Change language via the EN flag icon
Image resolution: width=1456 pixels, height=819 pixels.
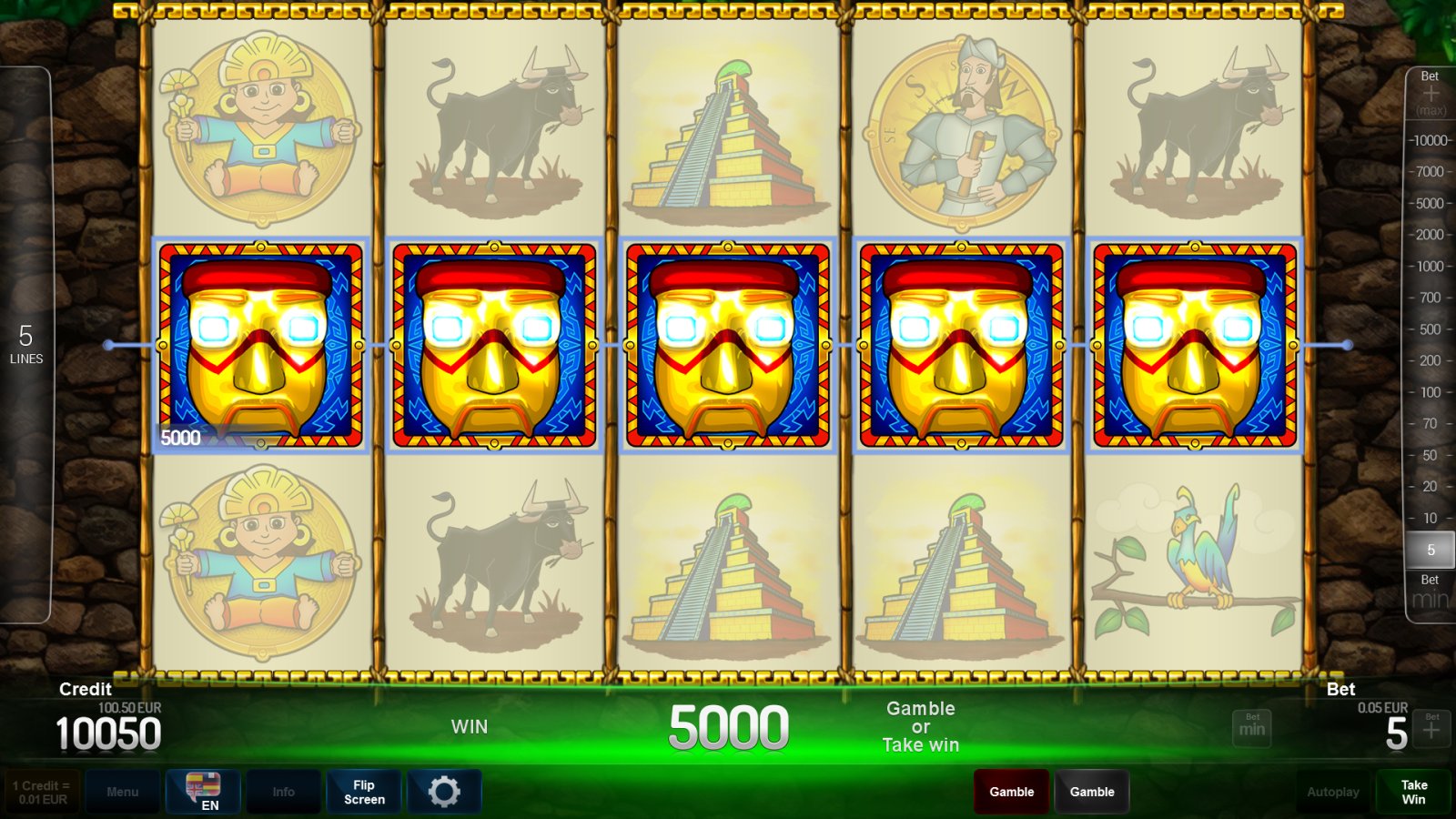coord(204,792)
